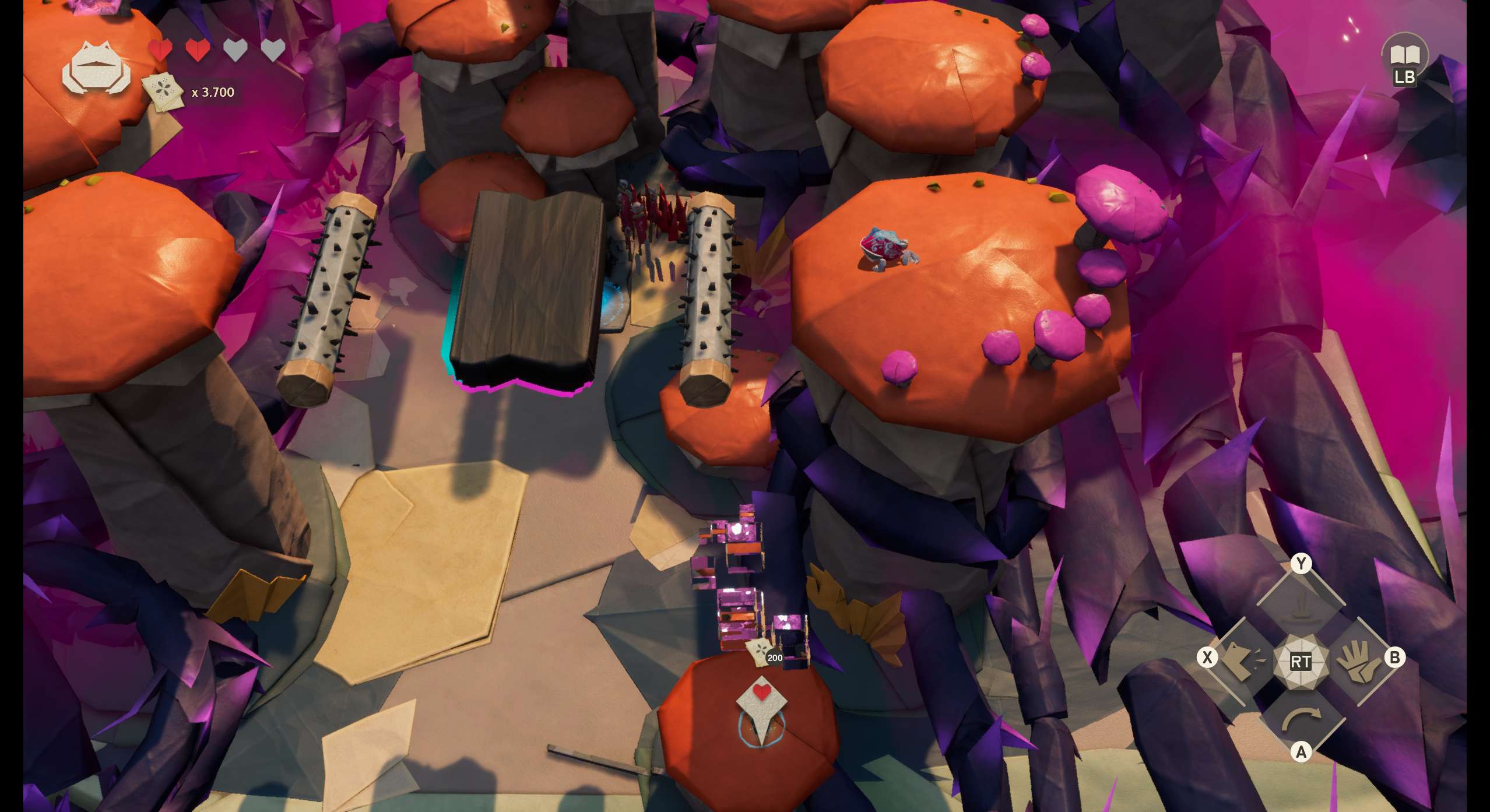Use the paper fan attack ability

pos(1242,662)
